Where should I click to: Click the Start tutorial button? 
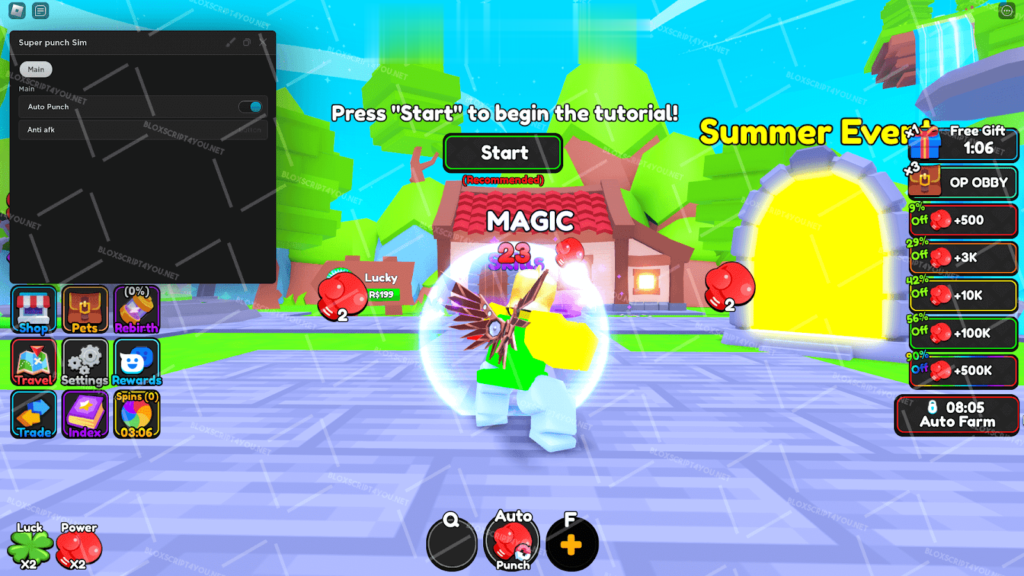pyautogui.click(x=504, y=153)
